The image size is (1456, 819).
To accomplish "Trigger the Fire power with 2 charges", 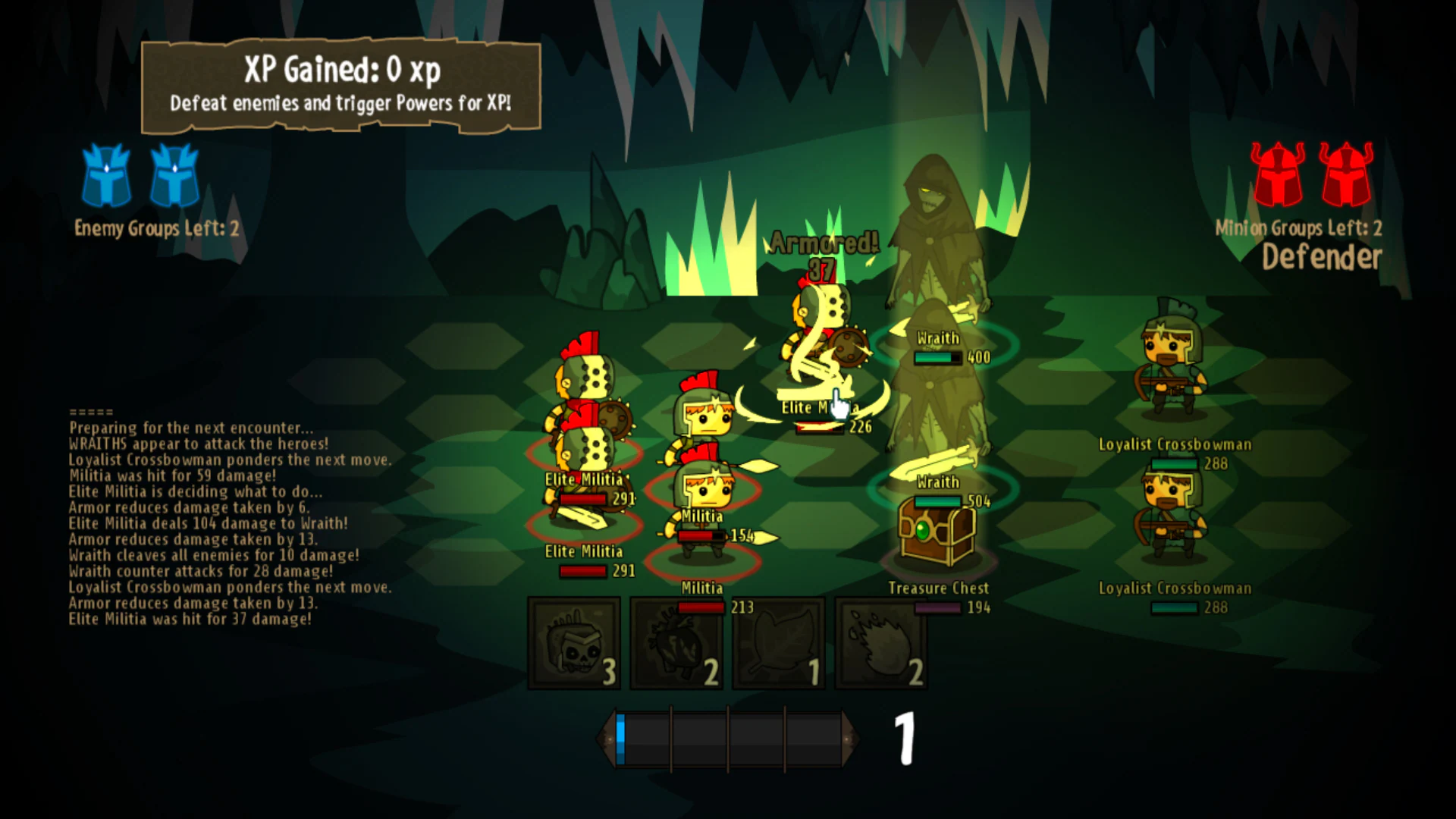I will click(880, 643).
